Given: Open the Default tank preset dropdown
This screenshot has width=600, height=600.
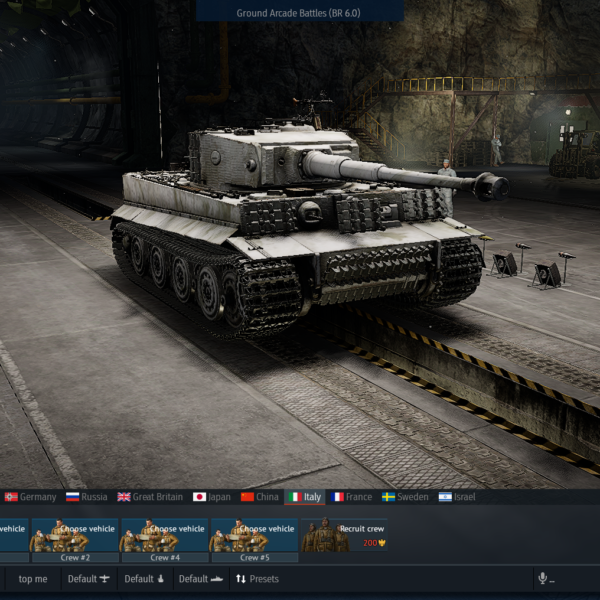Looking at the screenshot, I should coord(144,579).
